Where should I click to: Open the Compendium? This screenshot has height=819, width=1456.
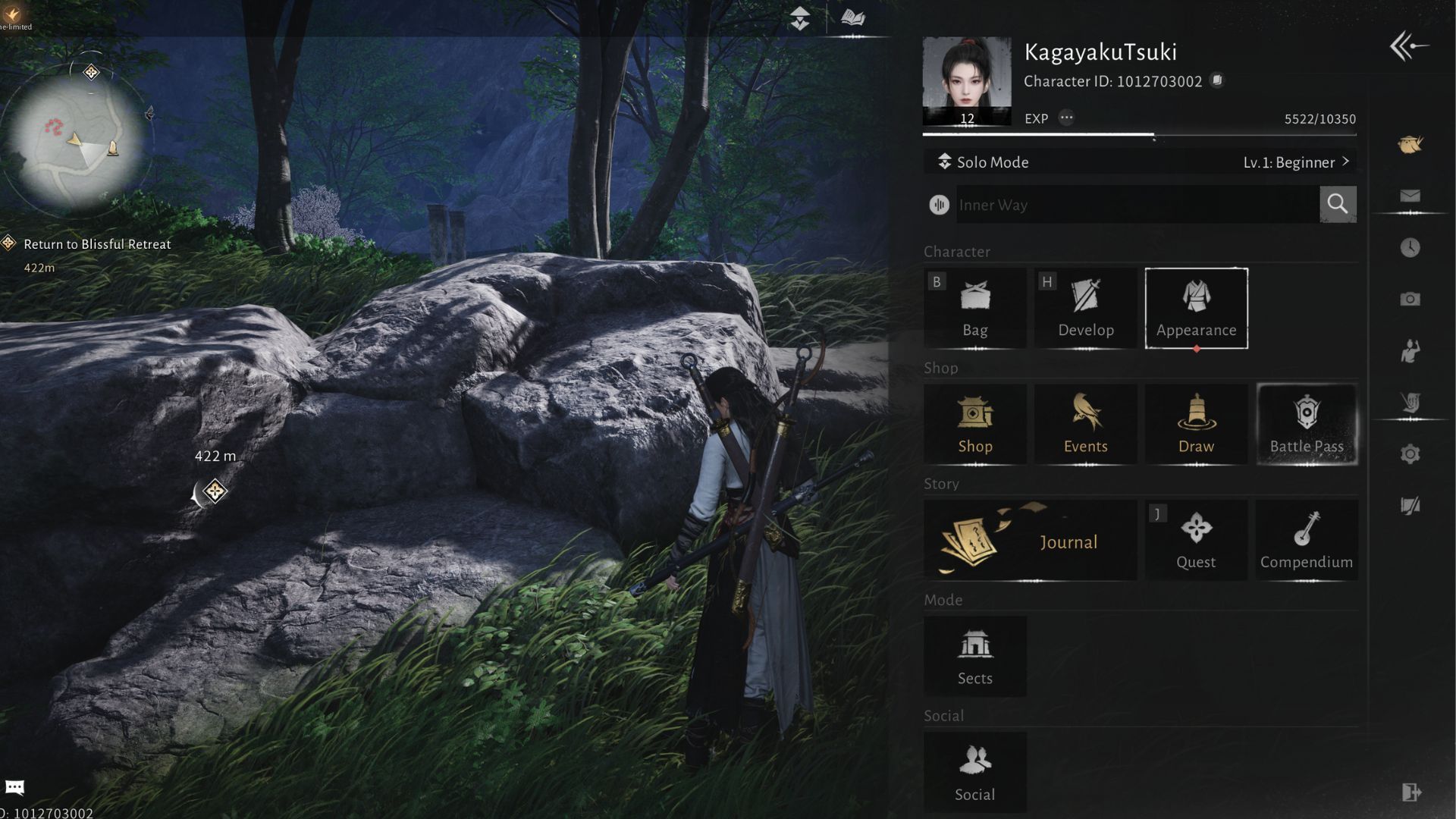[x=1306, y=541]
